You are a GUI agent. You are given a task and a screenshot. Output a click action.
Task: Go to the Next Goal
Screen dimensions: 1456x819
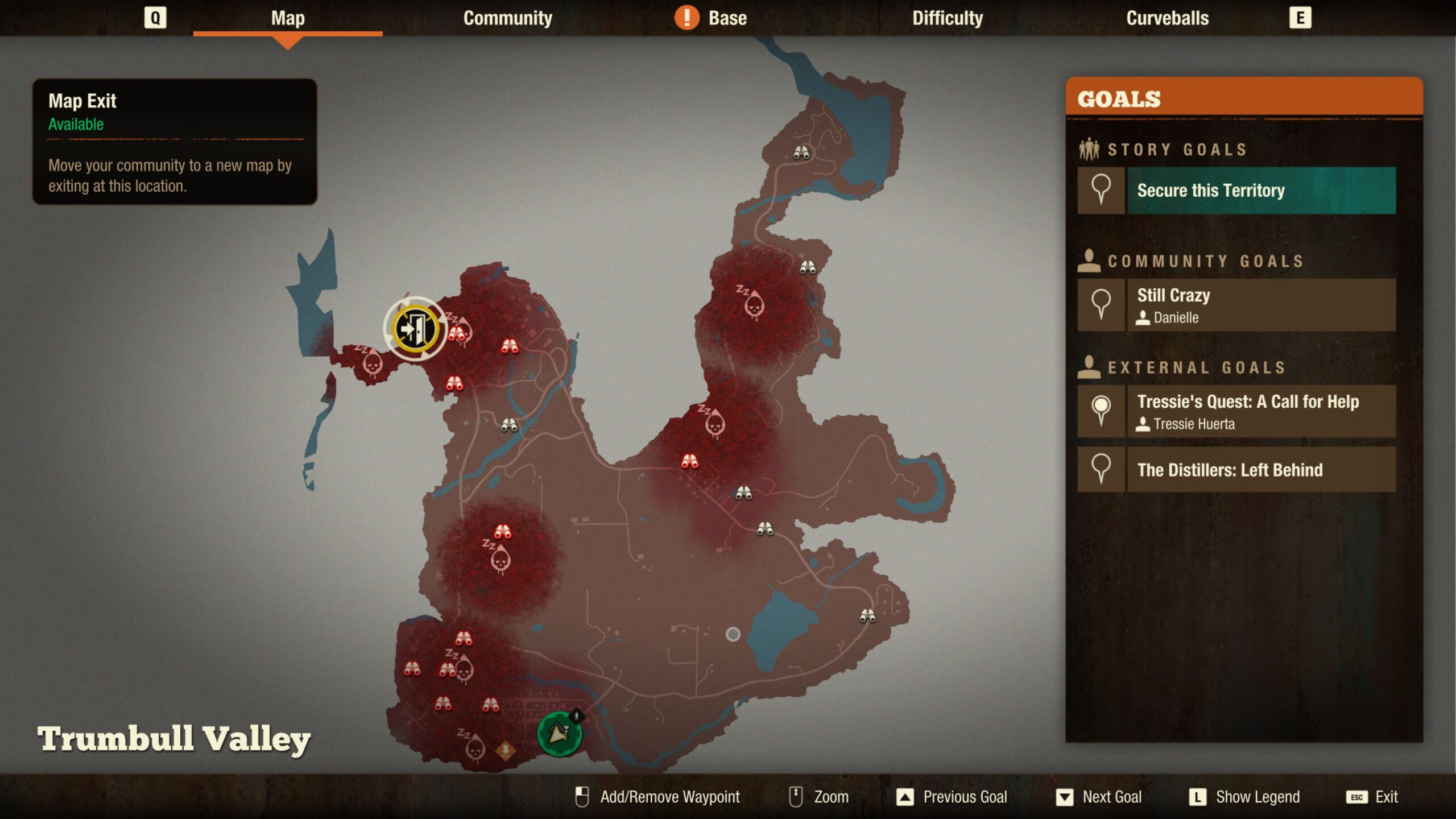(x=1099, y=797)
